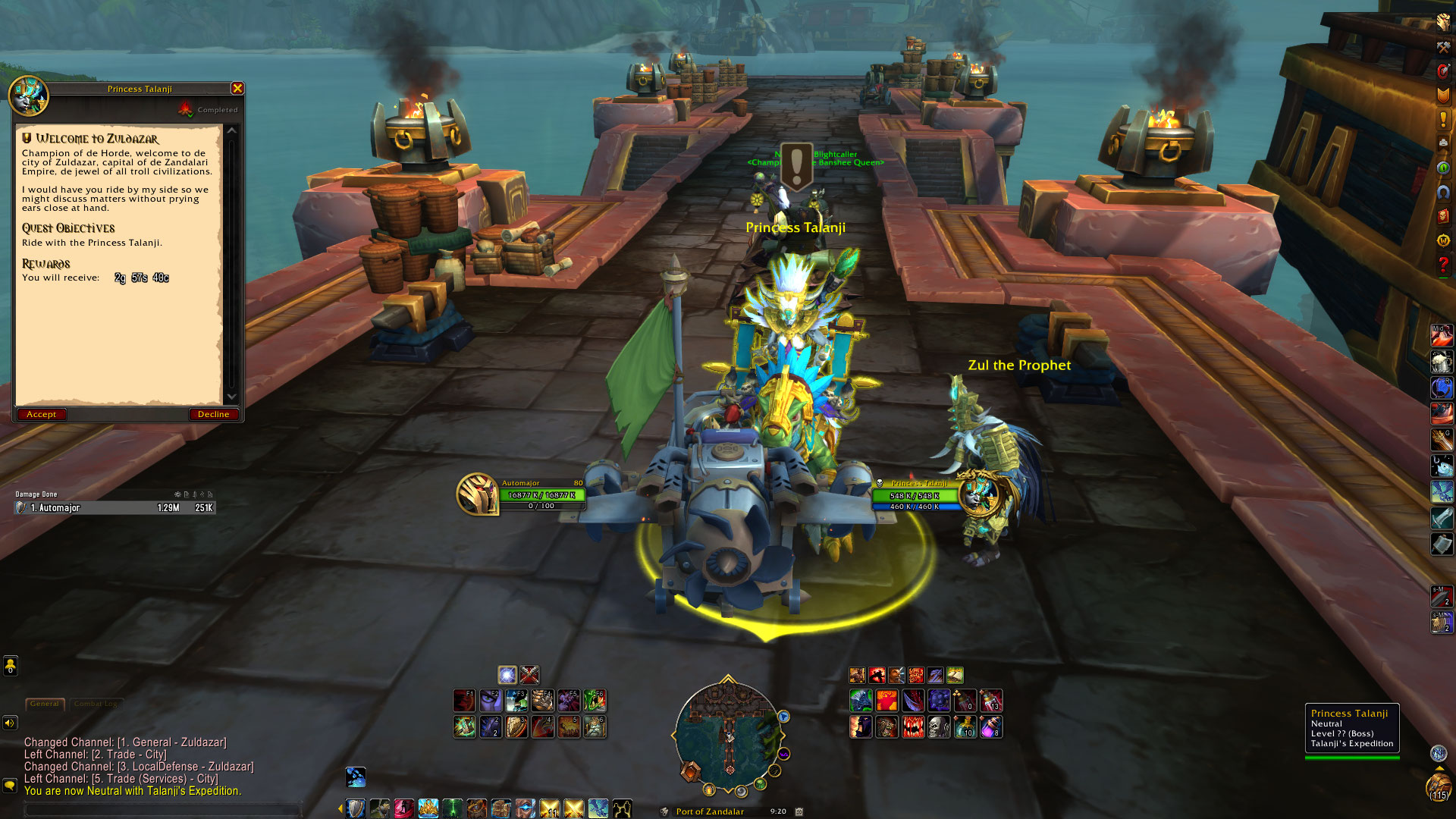Viewport: 1456px width, 819px height.
Task: Accept the Welcome to Zuldazar quest
Action: (42, 414)
